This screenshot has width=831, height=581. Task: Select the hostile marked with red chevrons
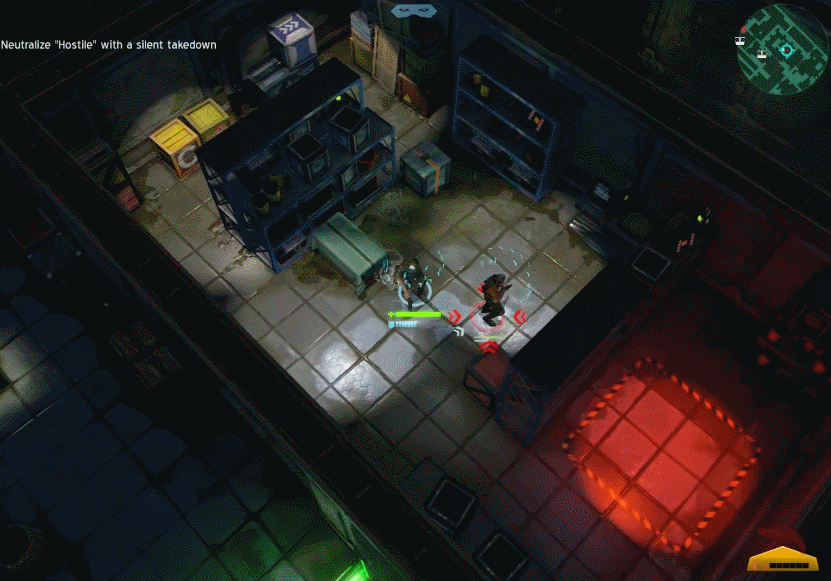tap(491, 298)
